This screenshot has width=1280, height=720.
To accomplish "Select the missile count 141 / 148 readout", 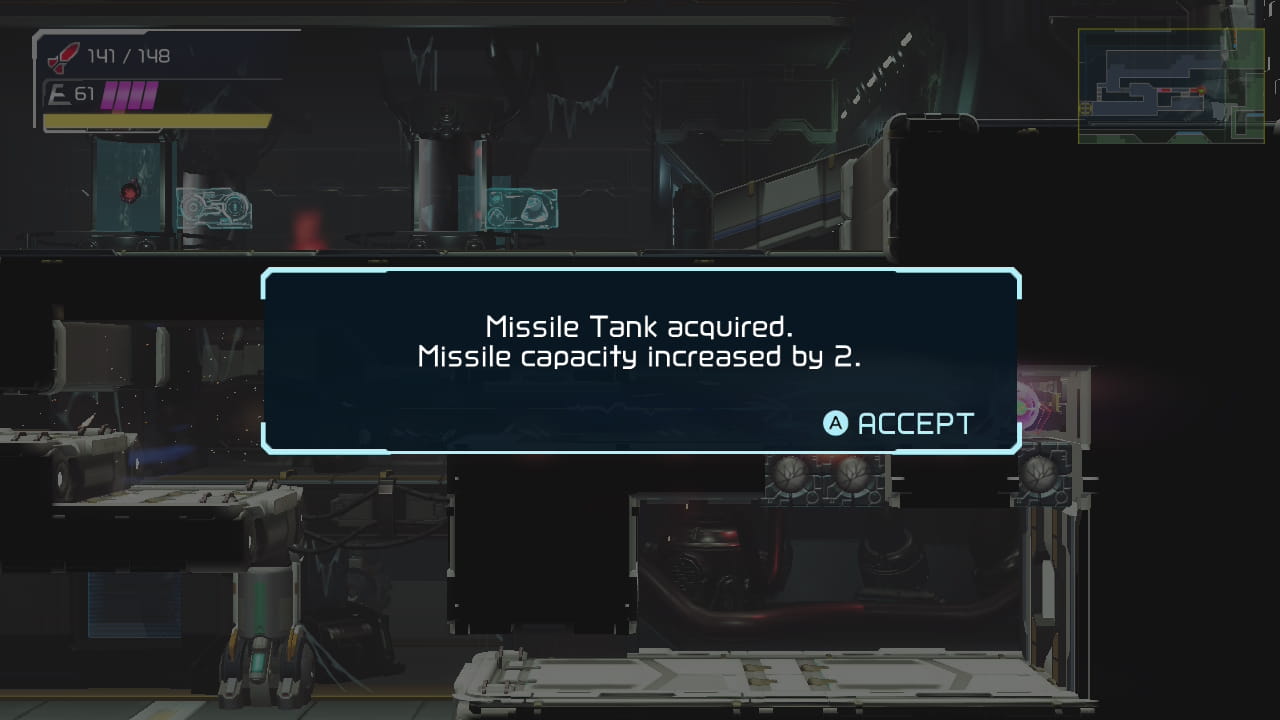I will (x=128, y=55).
